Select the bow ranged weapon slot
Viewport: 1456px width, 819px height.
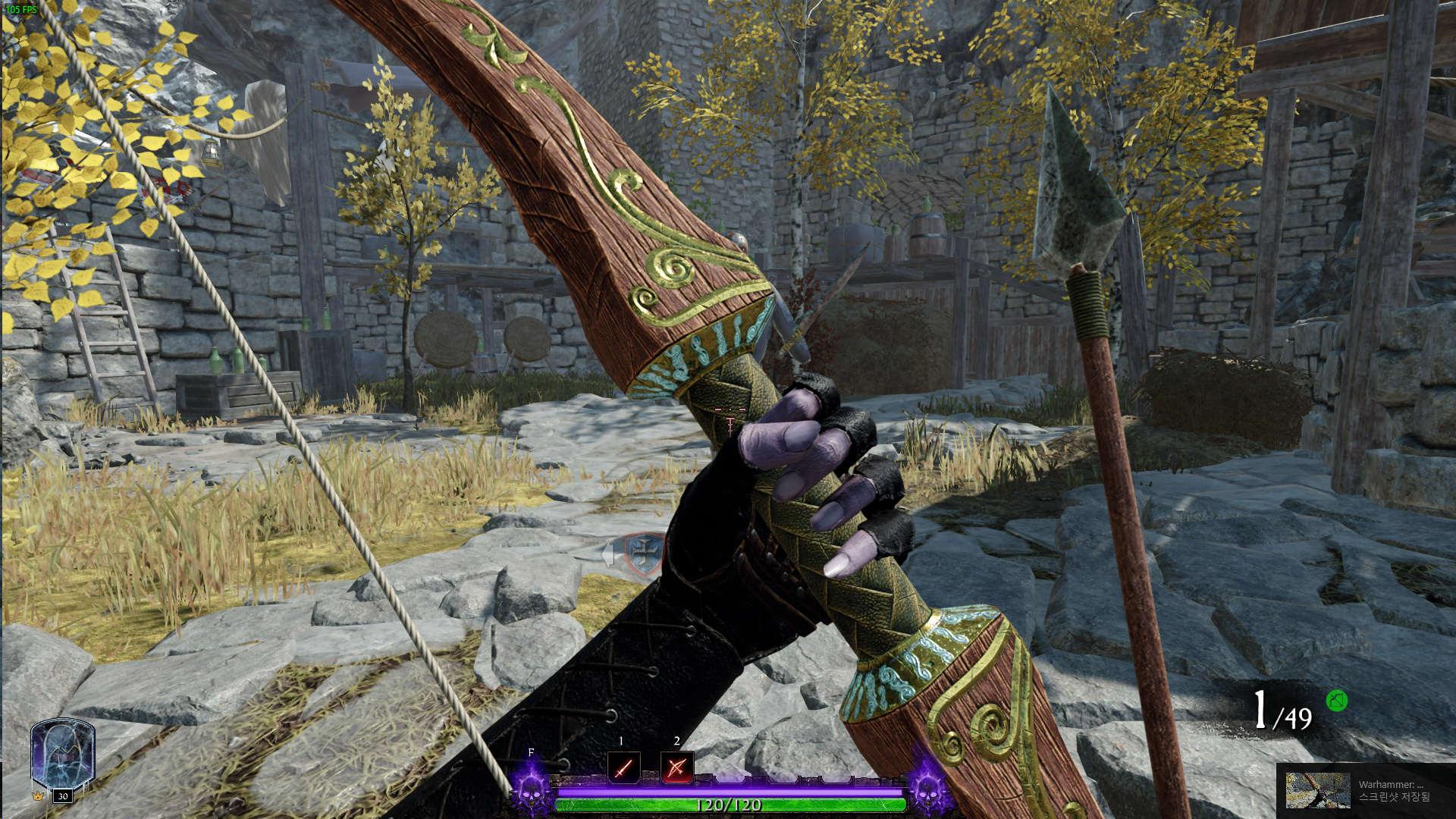pyautogui.click(x=676, y=768)
